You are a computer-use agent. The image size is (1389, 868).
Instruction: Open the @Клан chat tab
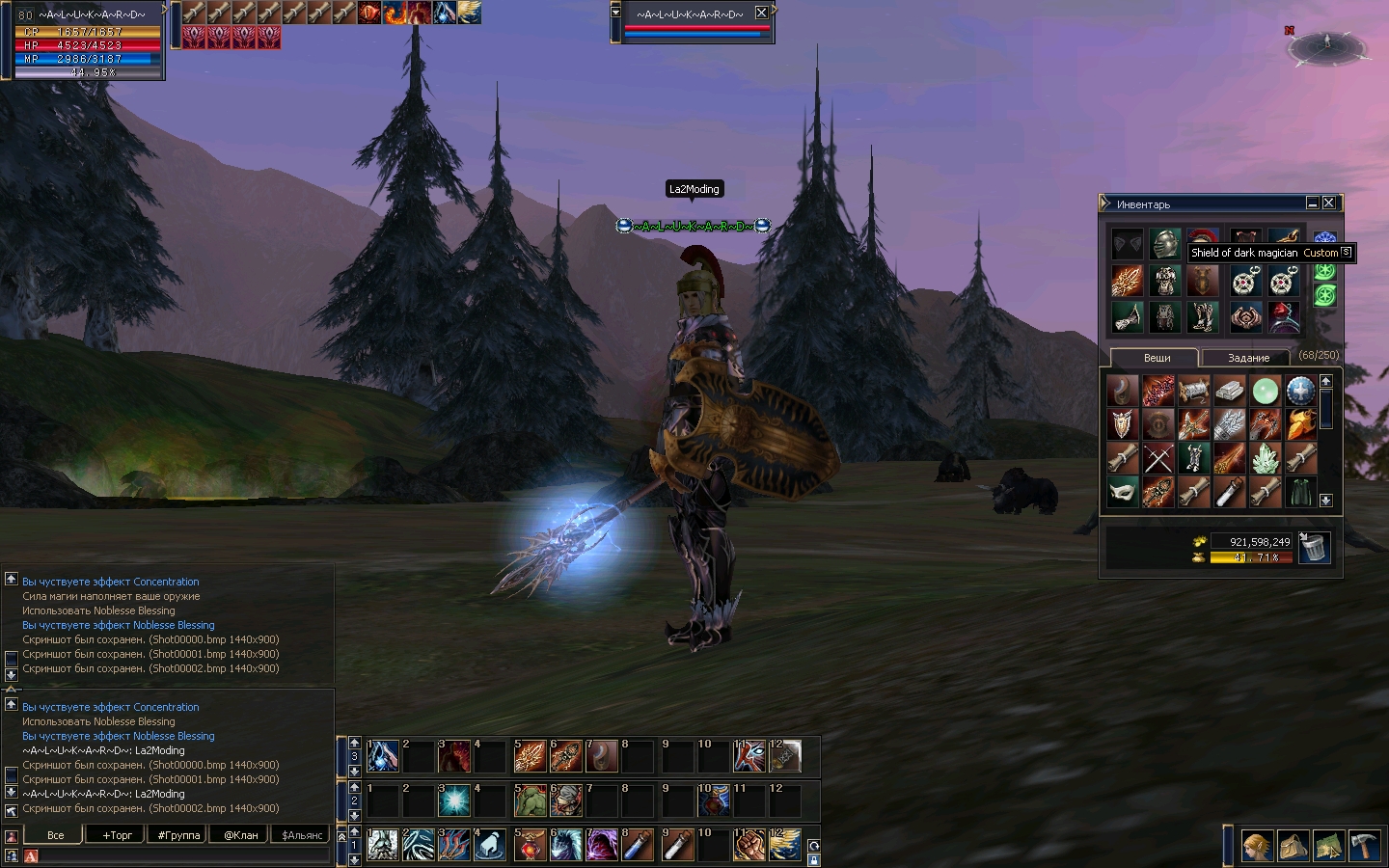click(x=240, y=835)
